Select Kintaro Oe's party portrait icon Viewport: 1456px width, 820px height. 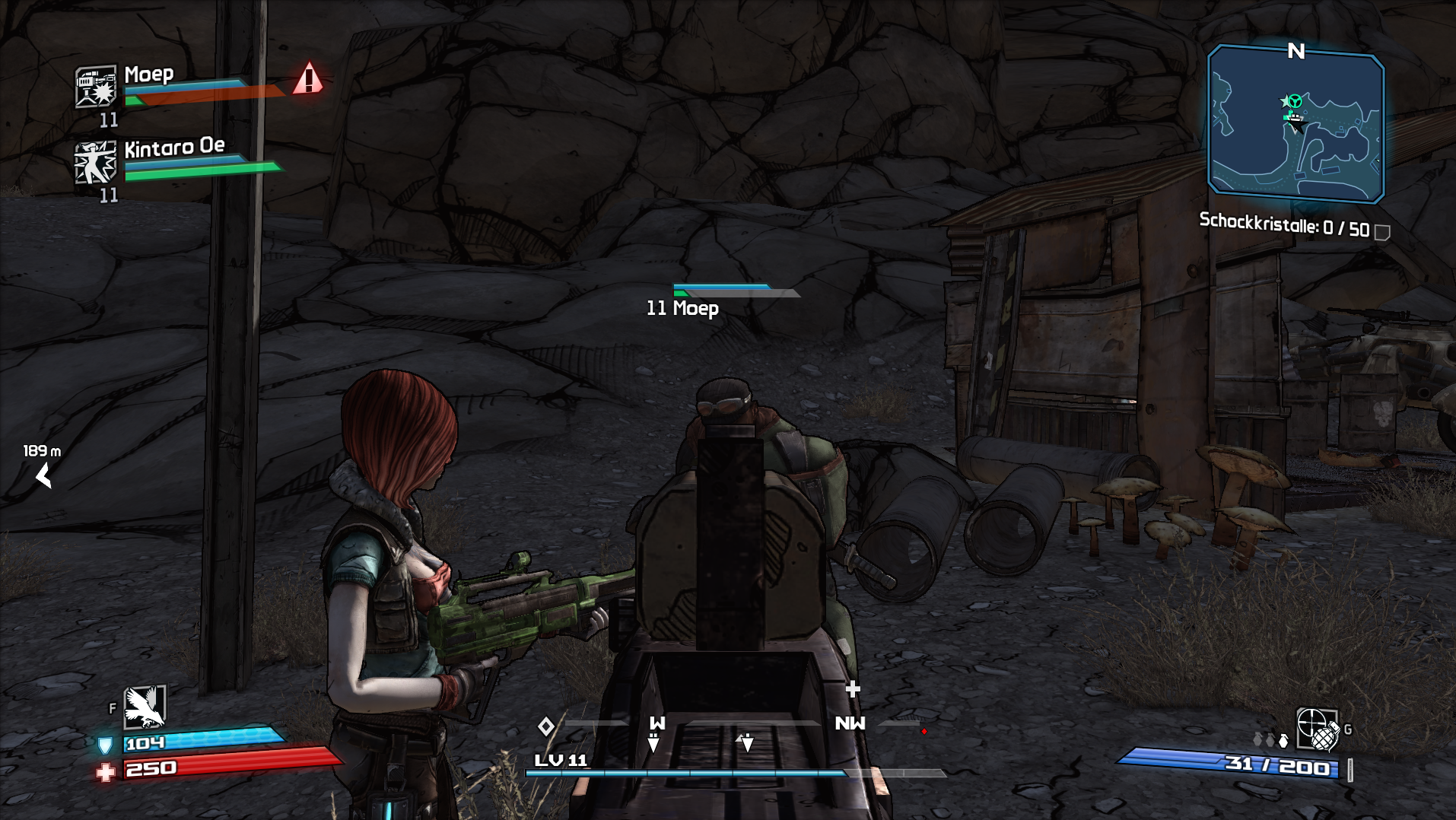tap(96, 162)
